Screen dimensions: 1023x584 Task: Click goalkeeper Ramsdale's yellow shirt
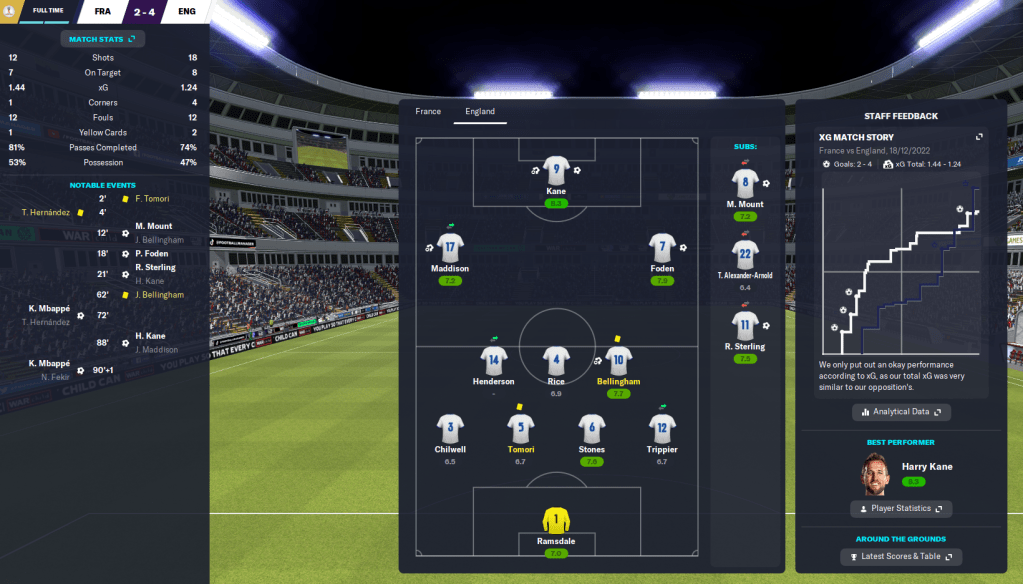point(556,520)
